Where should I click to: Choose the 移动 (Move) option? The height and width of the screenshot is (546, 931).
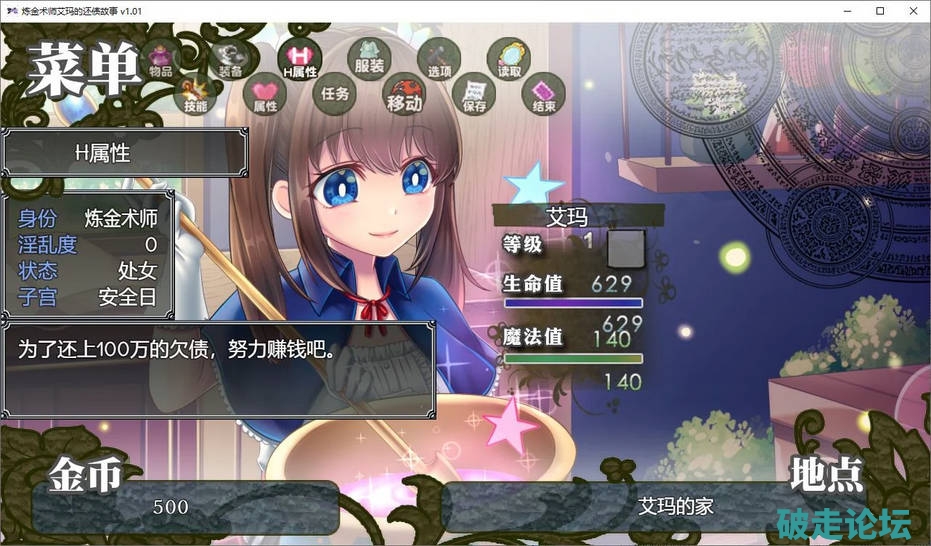(x=405, y=93)
